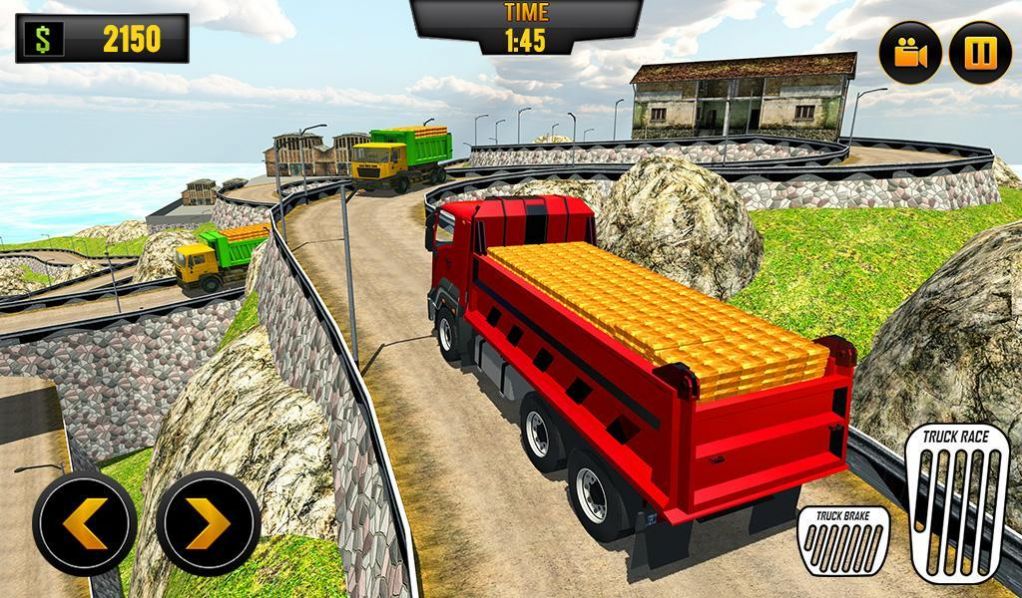Pause the game
This screenshot has height=598, width=1022.
pos(980,53)
